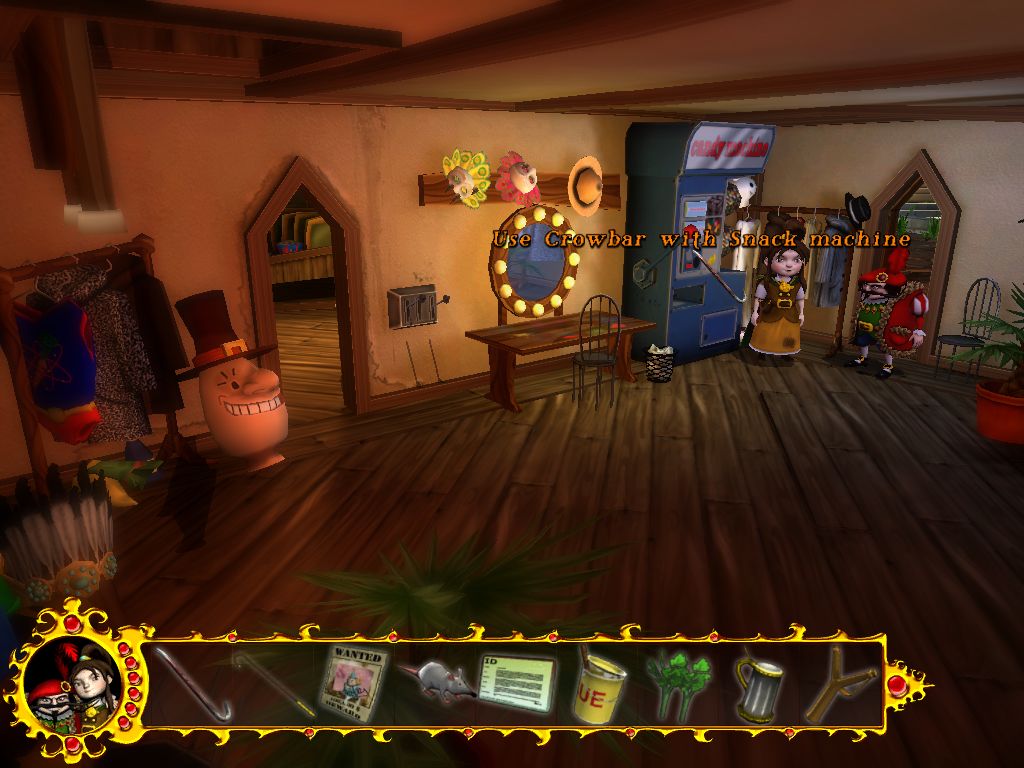Use the ID card item
Screen dimensions: 1024x768
click(516, 683)
